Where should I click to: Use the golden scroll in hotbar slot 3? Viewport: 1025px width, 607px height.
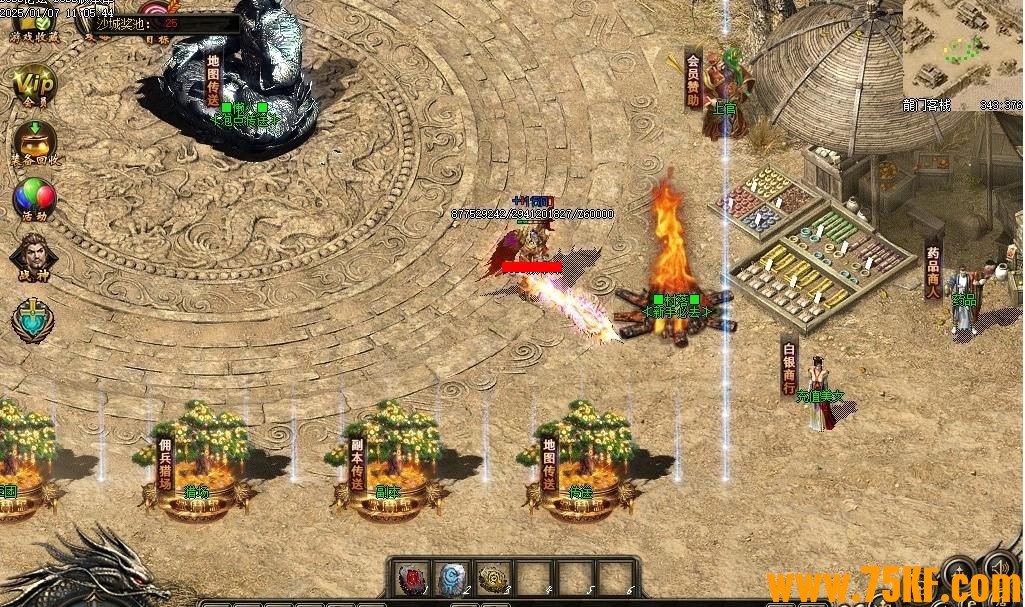pyautogui.click(x=492, y=578)
